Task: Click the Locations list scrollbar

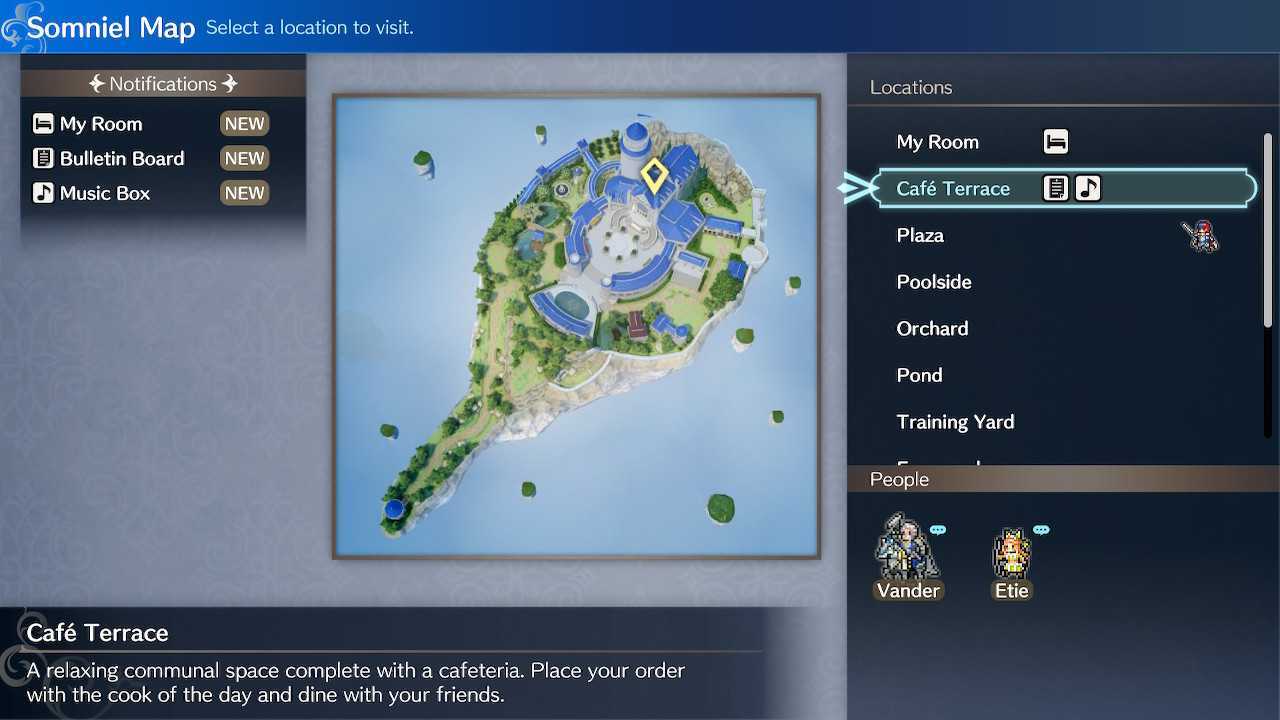Action: pyautogui.click(x=1268, y=230)
